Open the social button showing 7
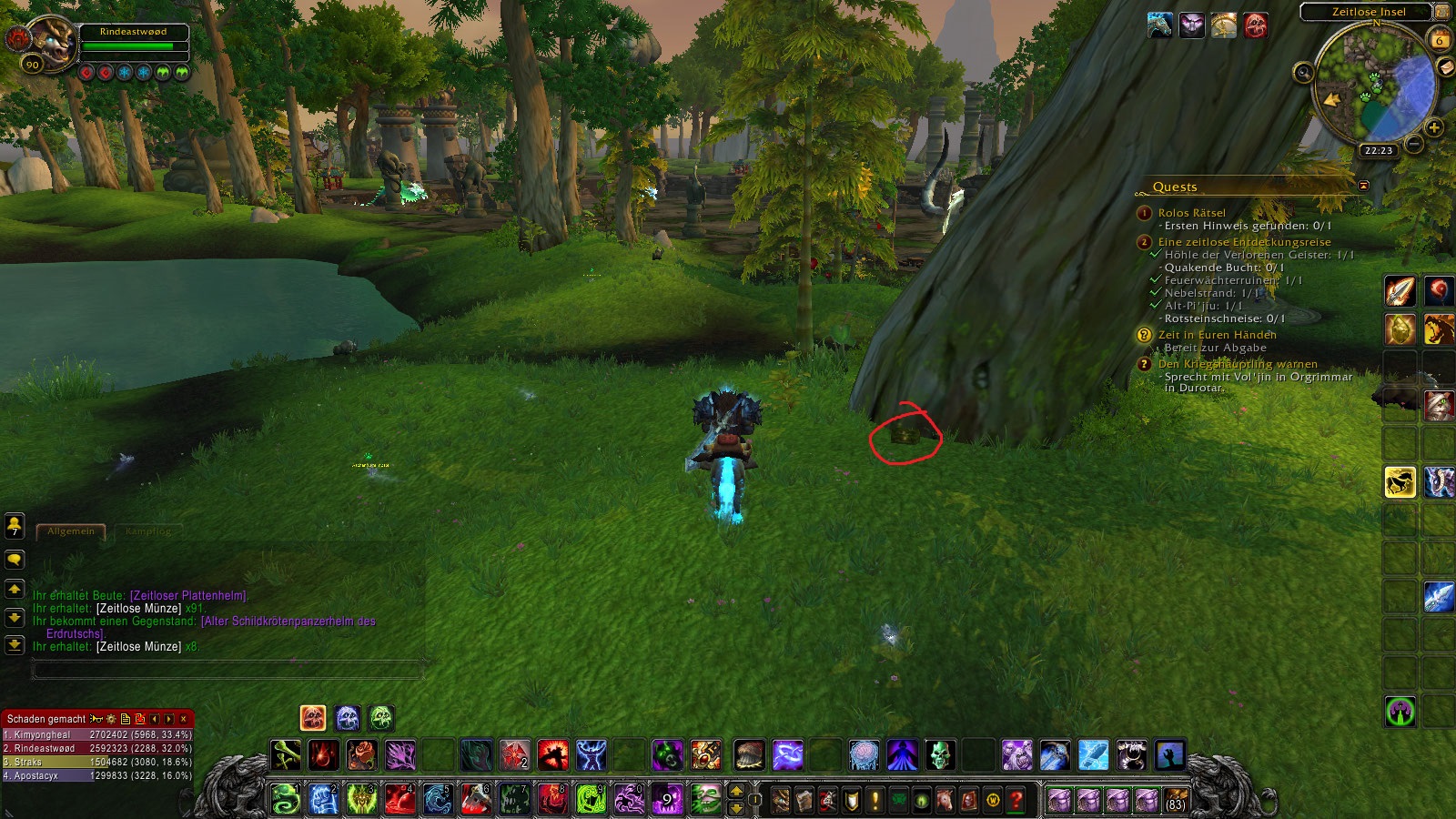 (15, 525)
